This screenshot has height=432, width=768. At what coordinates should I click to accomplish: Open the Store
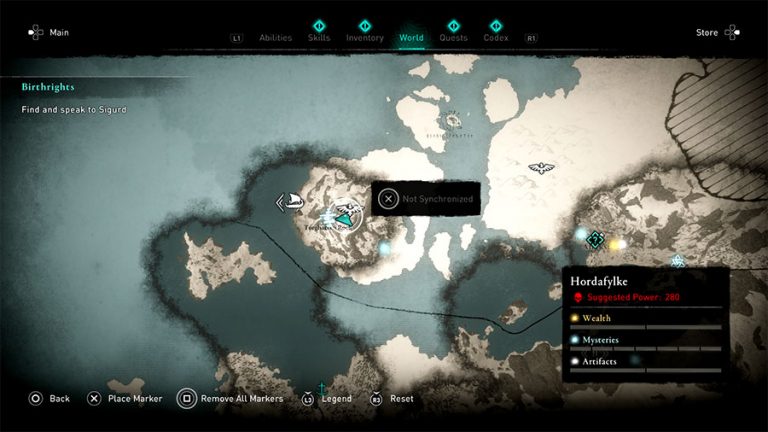coord(716,33)
